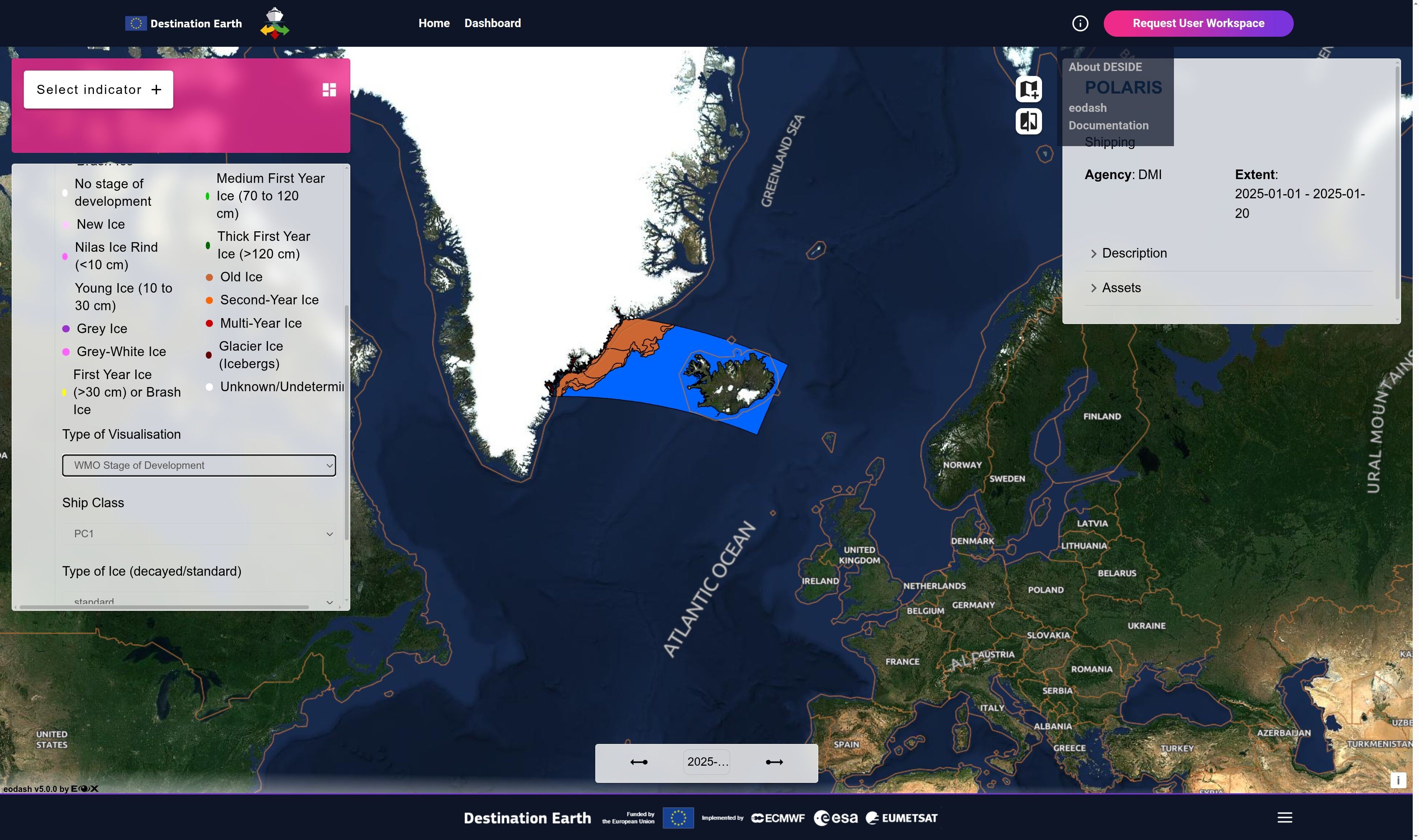This screenshot has width=1419, height=840.
Task: Open the Select indicator picker
Action: (x=99, y=89)
